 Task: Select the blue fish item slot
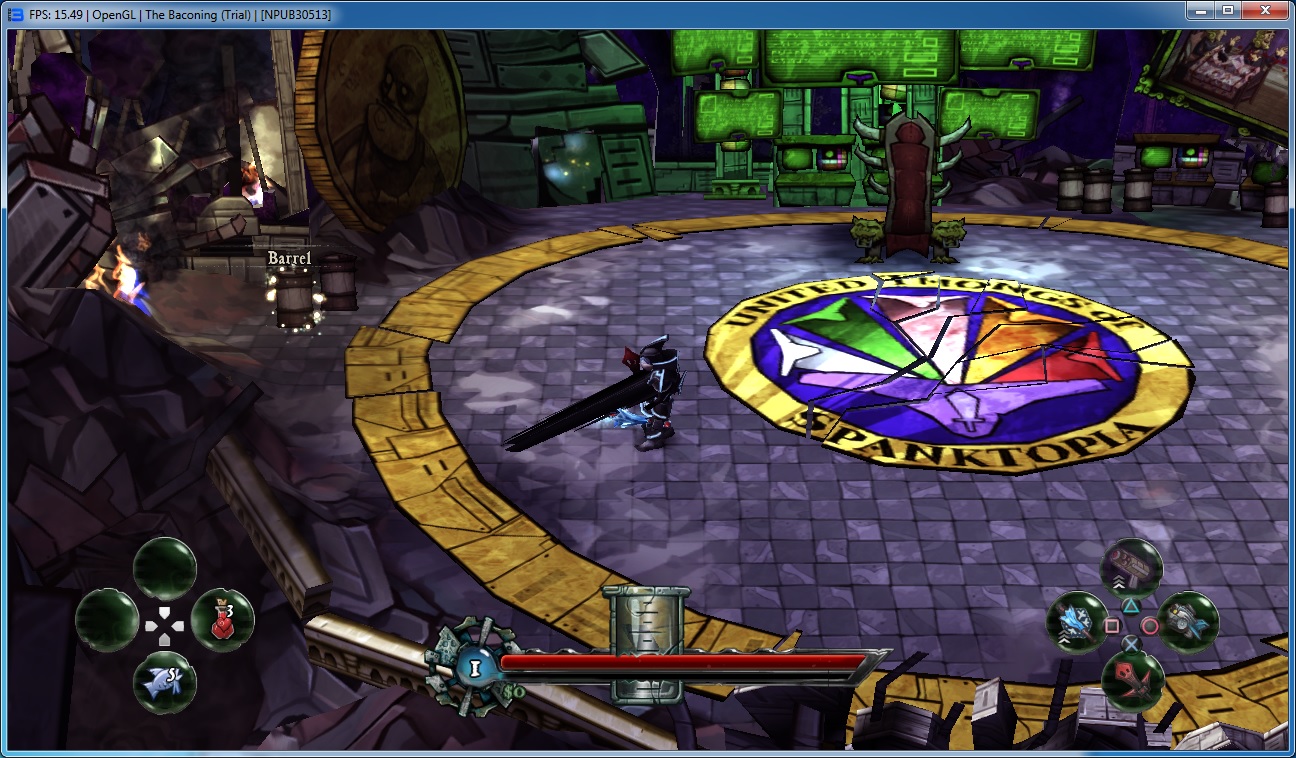[x=165, y=682]
